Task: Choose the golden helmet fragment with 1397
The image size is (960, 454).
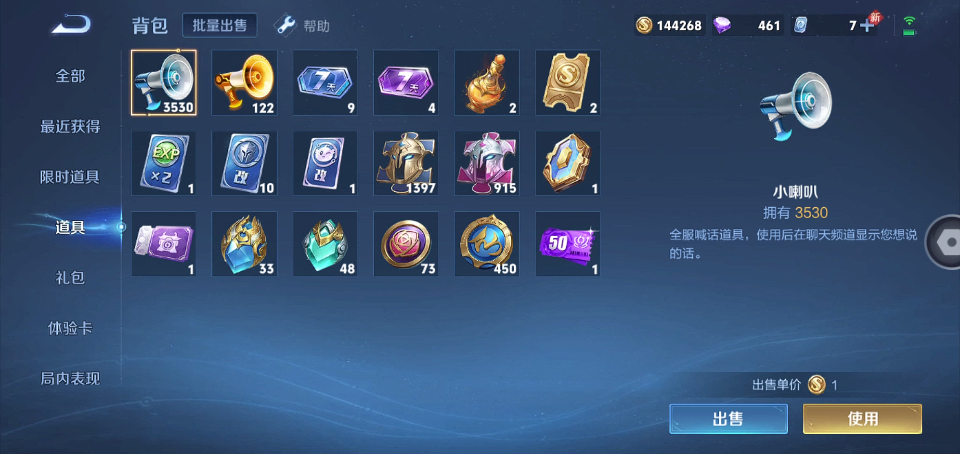Action: pos(406,163)
